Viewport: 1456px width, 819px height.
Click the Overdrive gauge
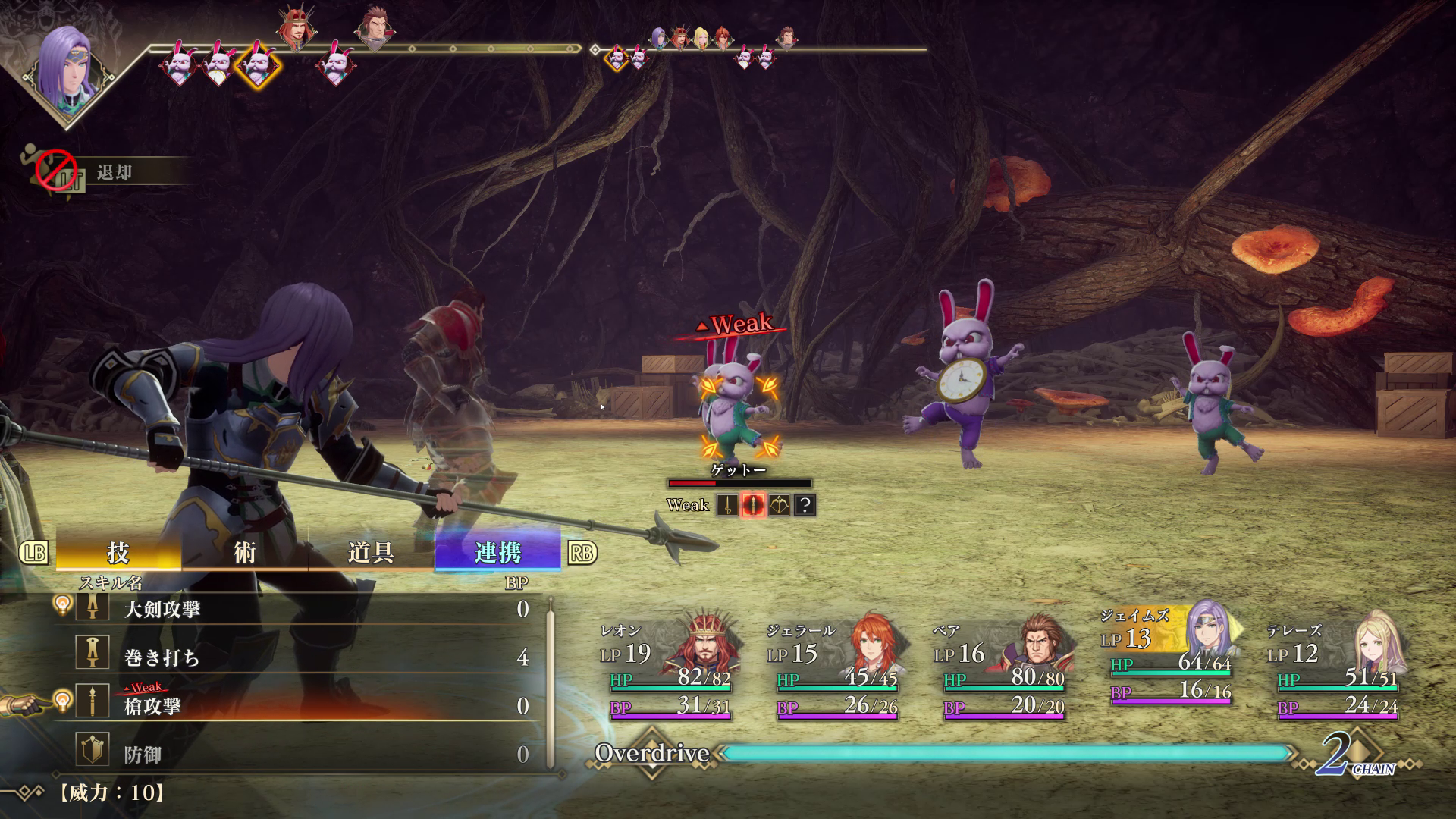[x=1005, y=753]
